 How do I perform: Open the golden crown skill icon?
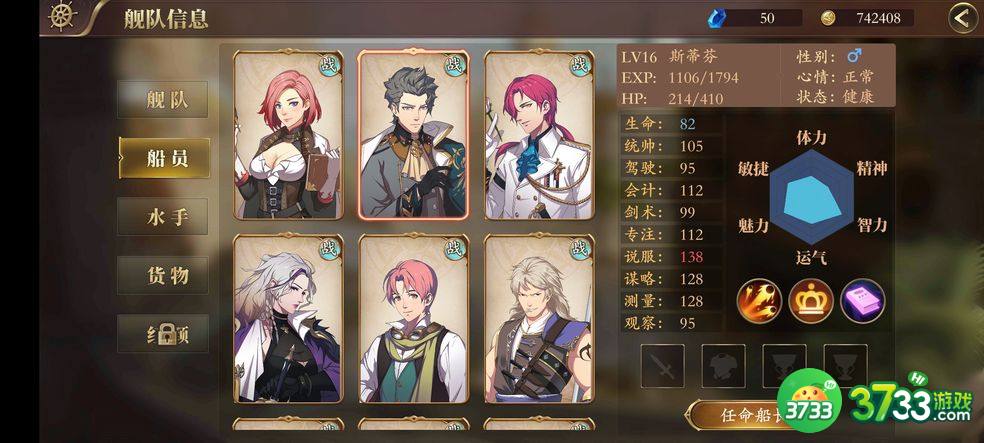(811, 300)
